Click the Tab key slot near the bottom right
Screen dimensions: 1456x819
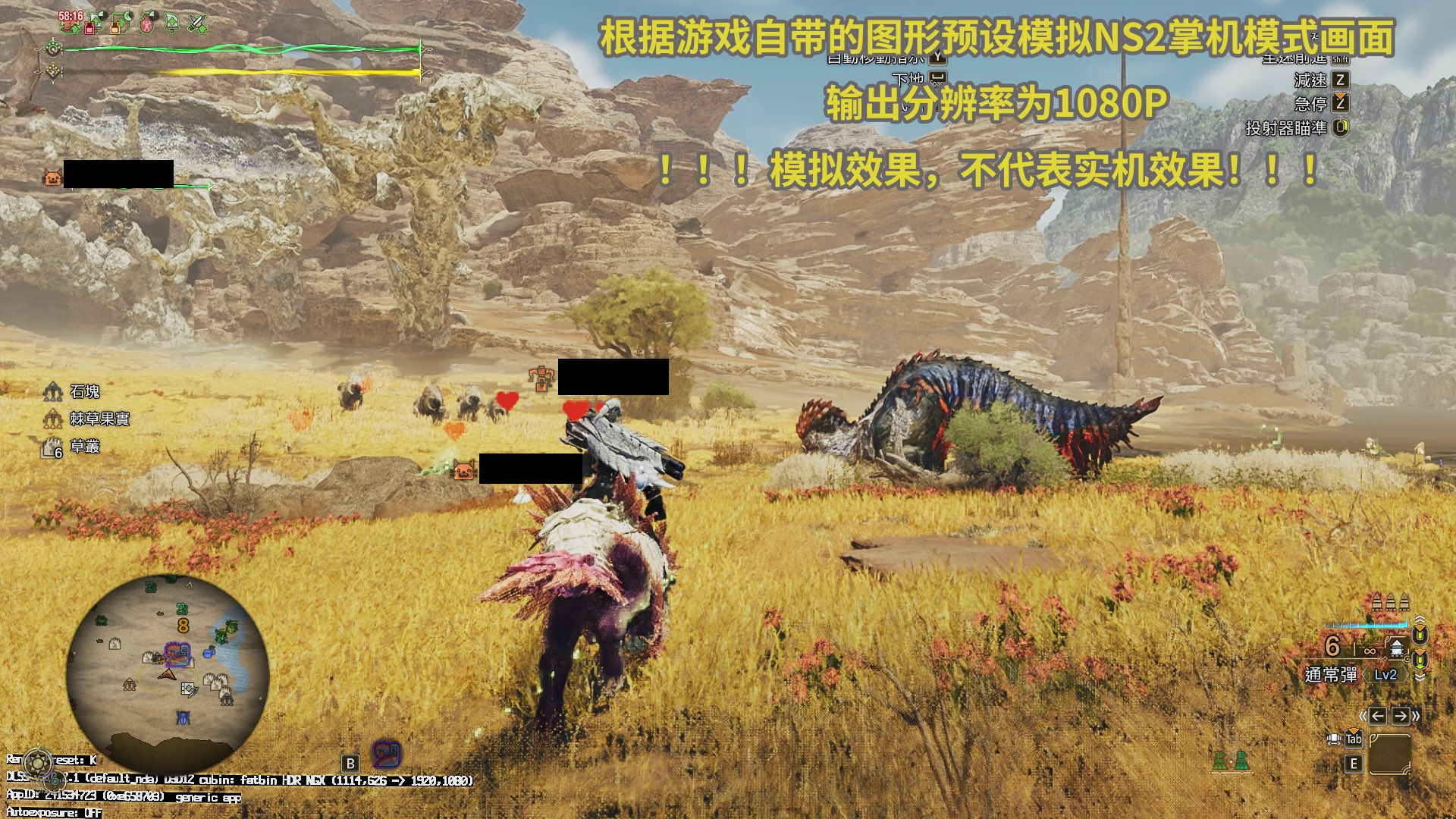(1354, 739)
